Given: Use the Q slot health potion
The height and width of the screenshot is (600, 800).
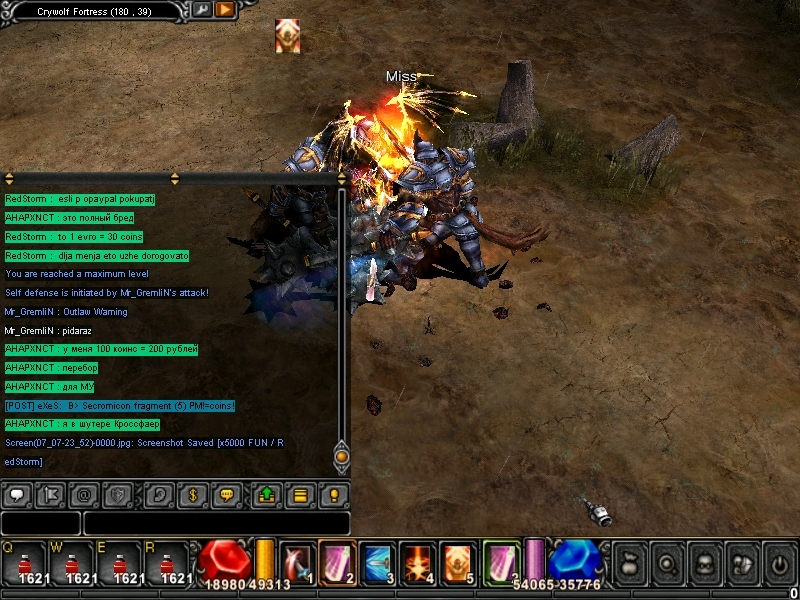Looking at the screenshot, I should click(x=24, y=564).
